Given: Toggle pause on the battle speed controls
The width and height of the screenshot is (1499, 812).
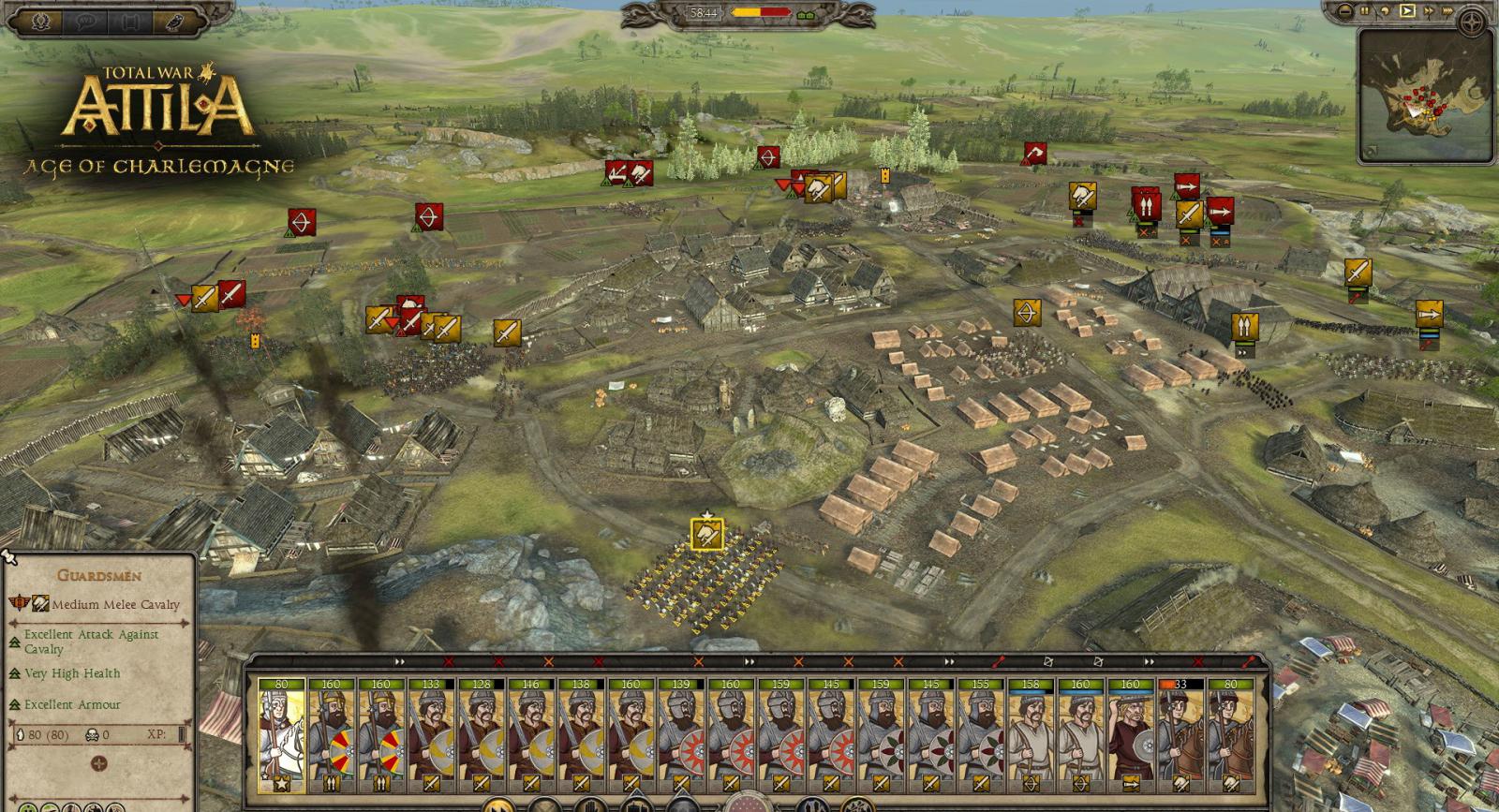Looking at the screenshot, I should click(1365, 10).
